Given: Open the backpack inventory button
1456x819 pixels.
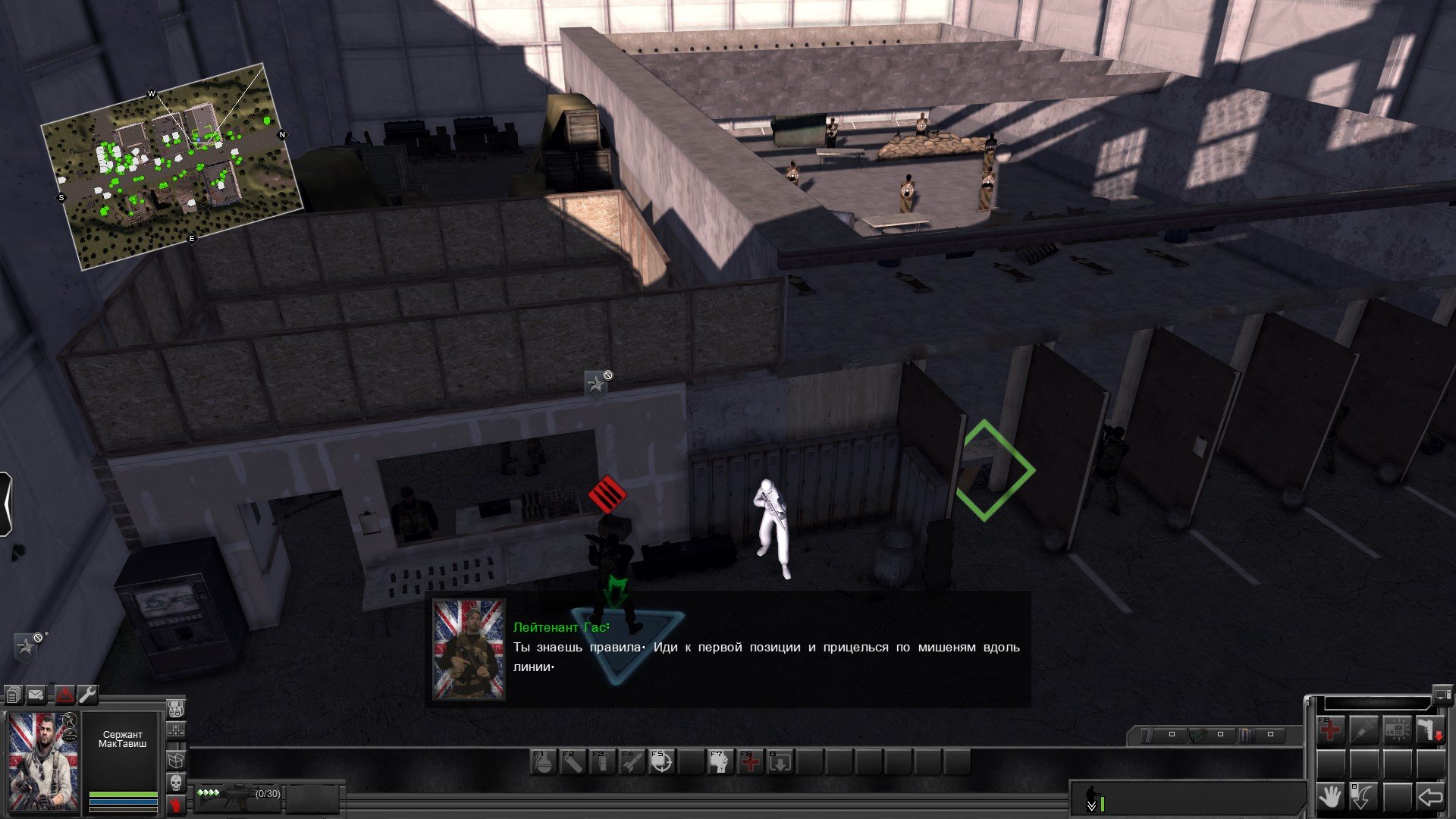Looking at the screenshot, I should coord(175,710).
